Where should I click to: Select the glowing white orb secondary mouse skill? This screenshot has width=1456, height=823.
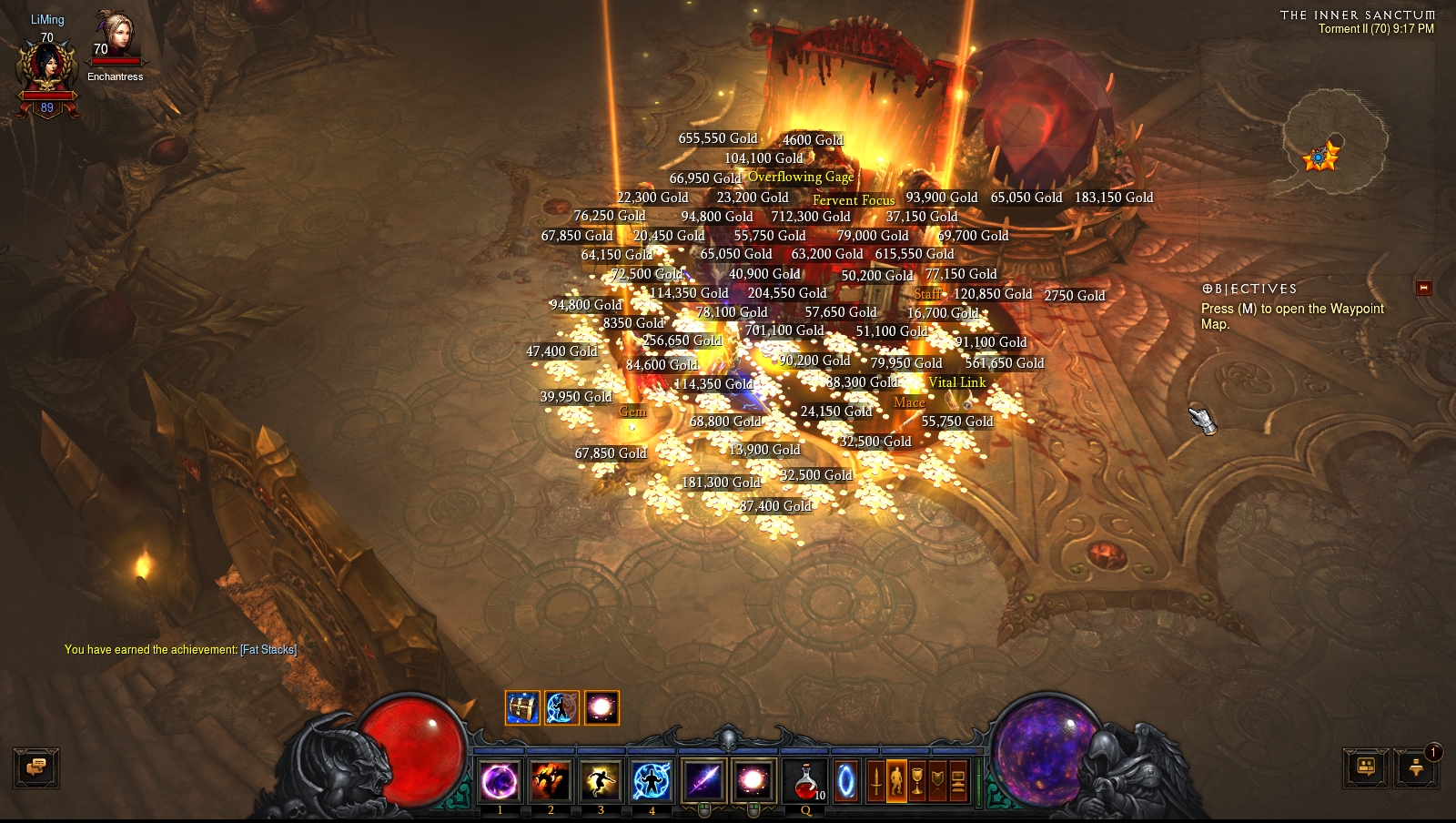point(753,781)
